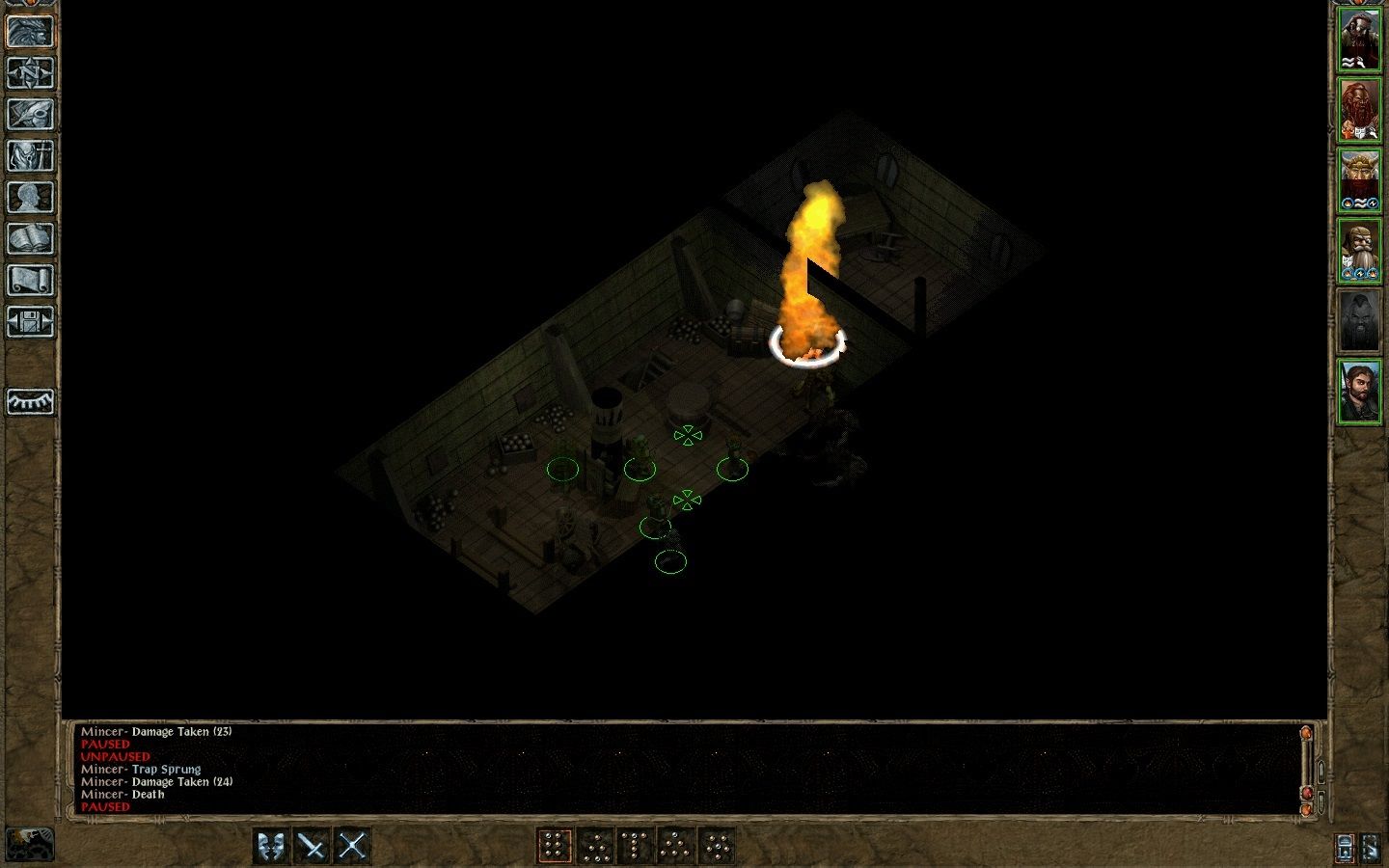This screenshot has height=868, width=1389.
Task: Choose the sword attack action button
Action: (x=312, y=847)
